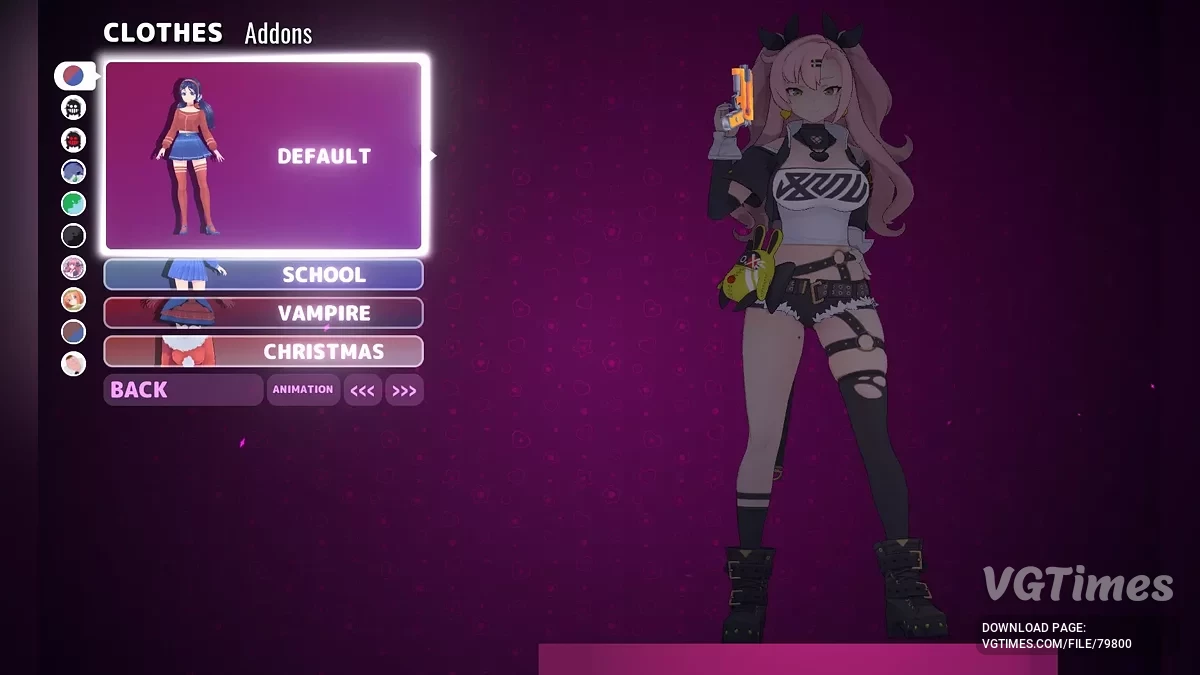Go back with the BACK button
Image resolution: width=1200 pixels, height=675 pixels.
point(183,390)
